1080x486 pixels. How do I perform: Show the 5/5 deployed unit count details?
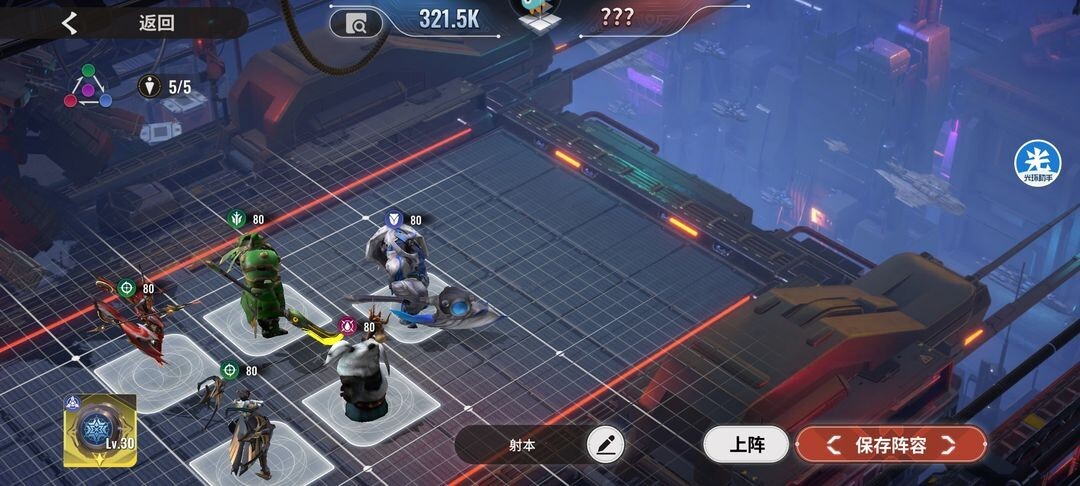pyautogui.click(x=166, y=87)
